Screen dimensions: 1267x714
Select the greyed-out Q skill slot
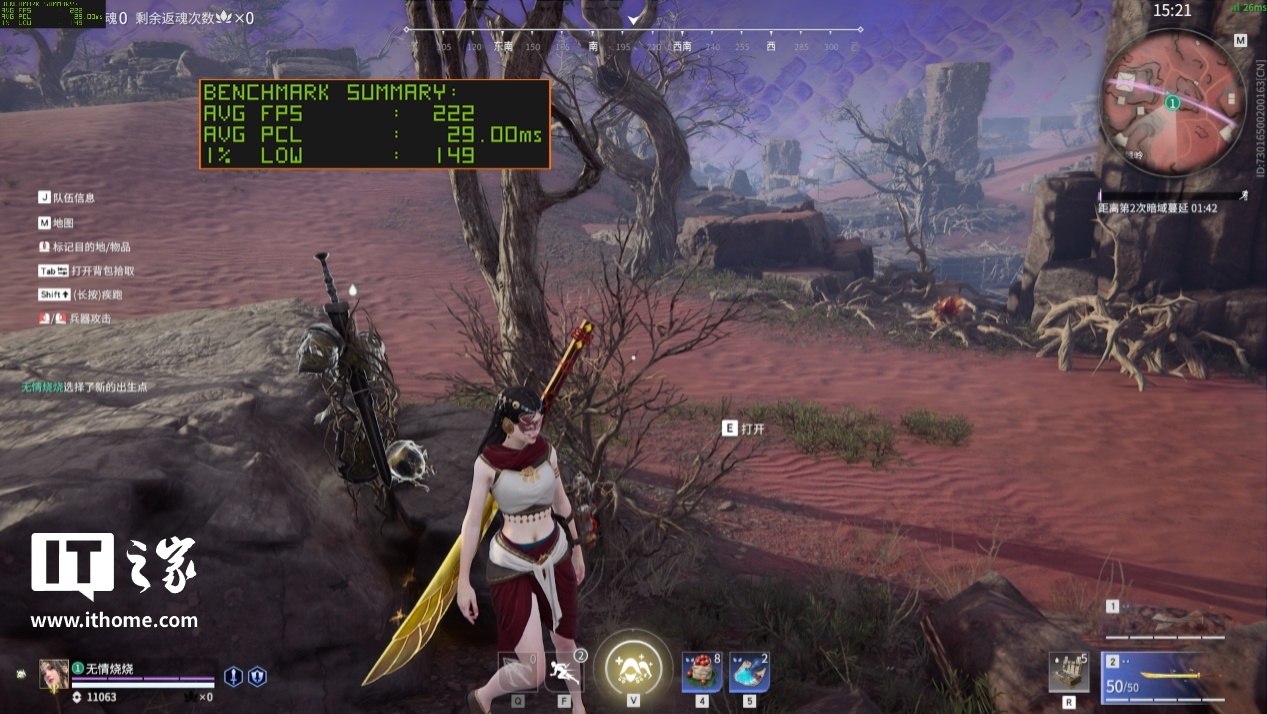tap(518, 672)
